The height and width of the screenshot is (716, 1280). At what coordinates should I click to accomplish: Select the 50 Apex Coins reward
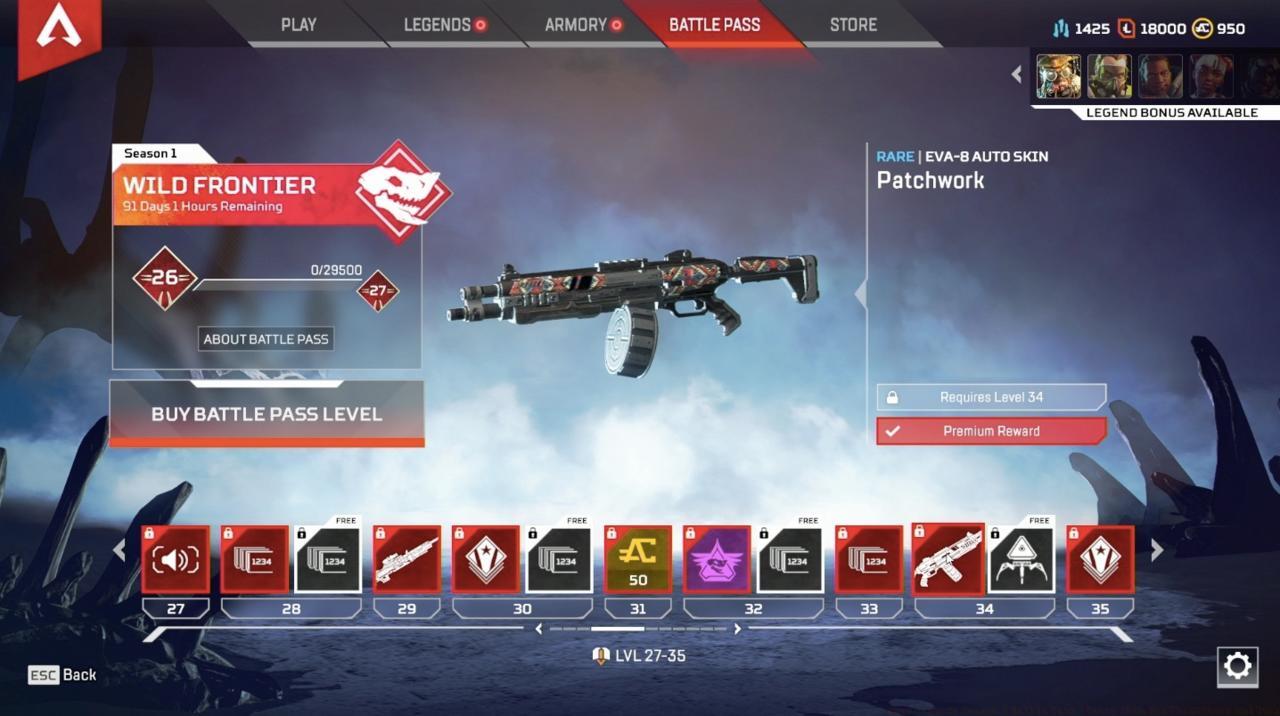[638, 559]
